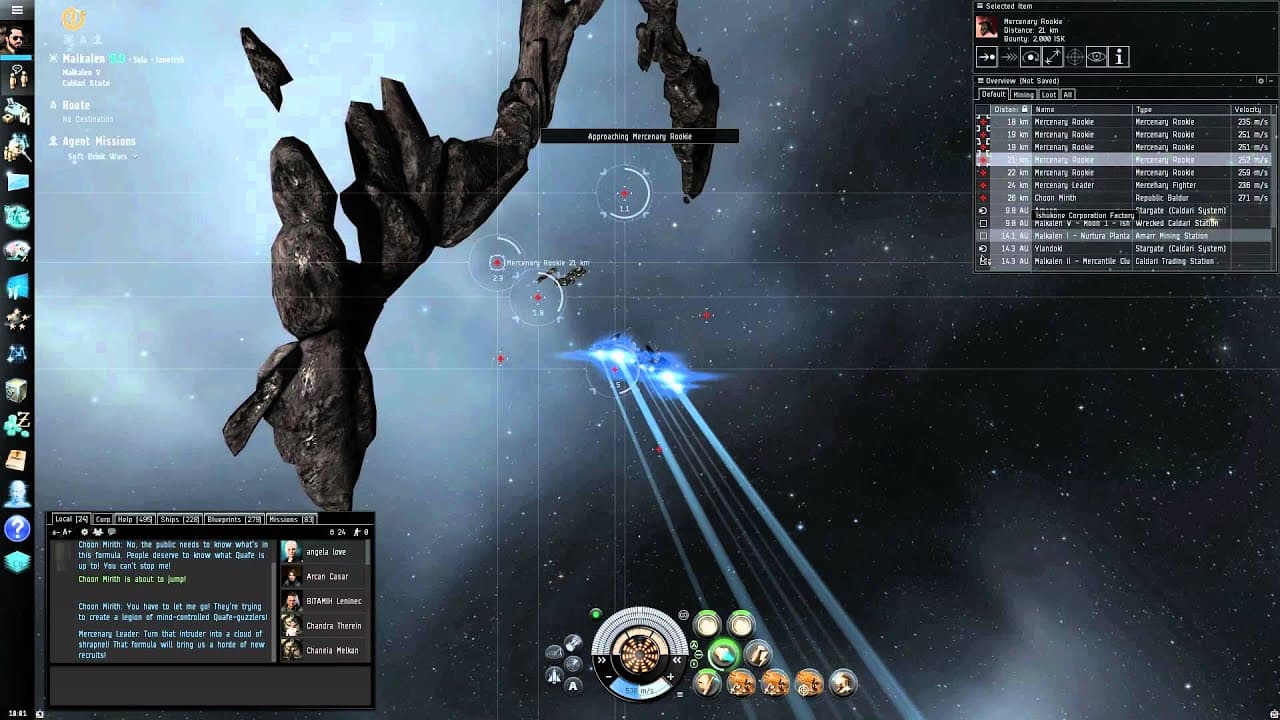Look at the selected item
The width and height of the screenshot is (1280, 720).
[x=1097, y=57]
